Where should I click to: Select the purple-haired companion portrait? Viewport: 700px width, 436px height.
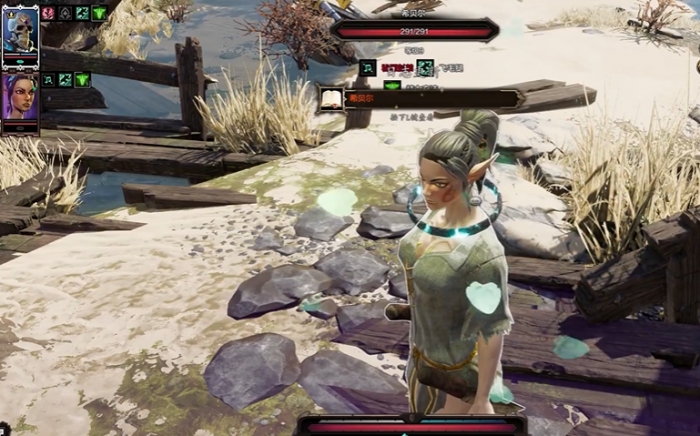(x=20, y=97)
